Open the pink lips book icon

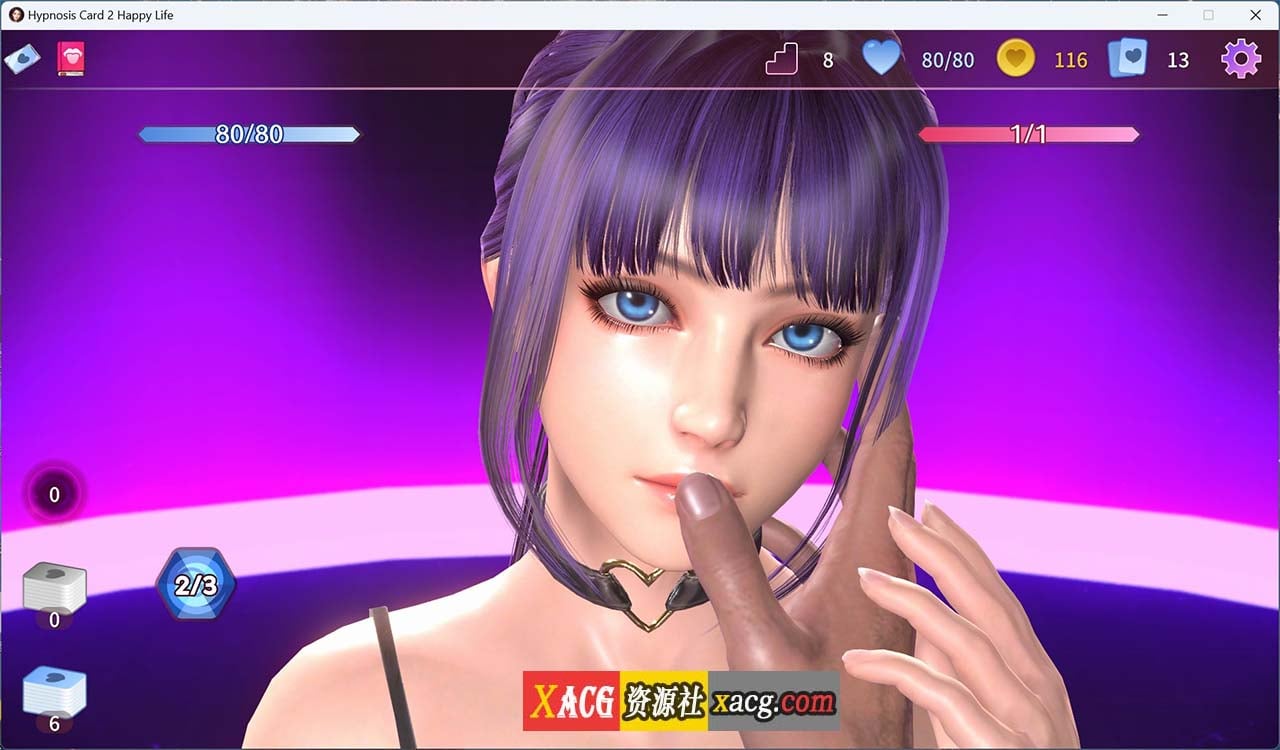(x=71, y=59)
